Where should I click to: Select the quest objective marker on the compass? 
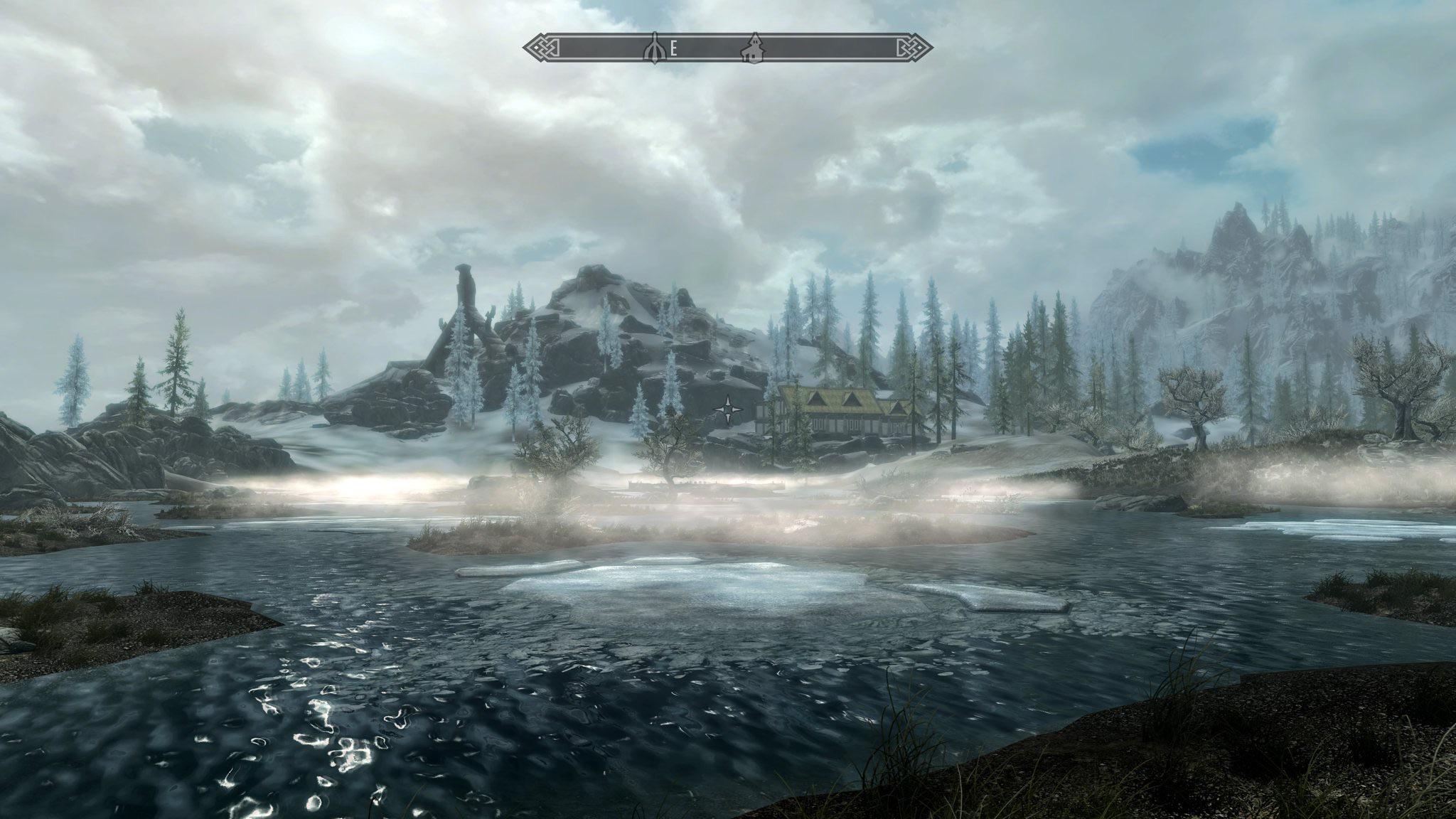[654, 48]
